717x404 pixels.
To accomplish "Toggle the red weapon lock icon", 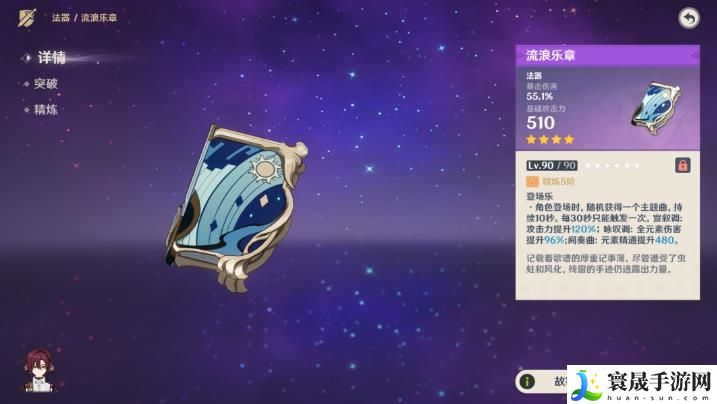I will 683,165.
